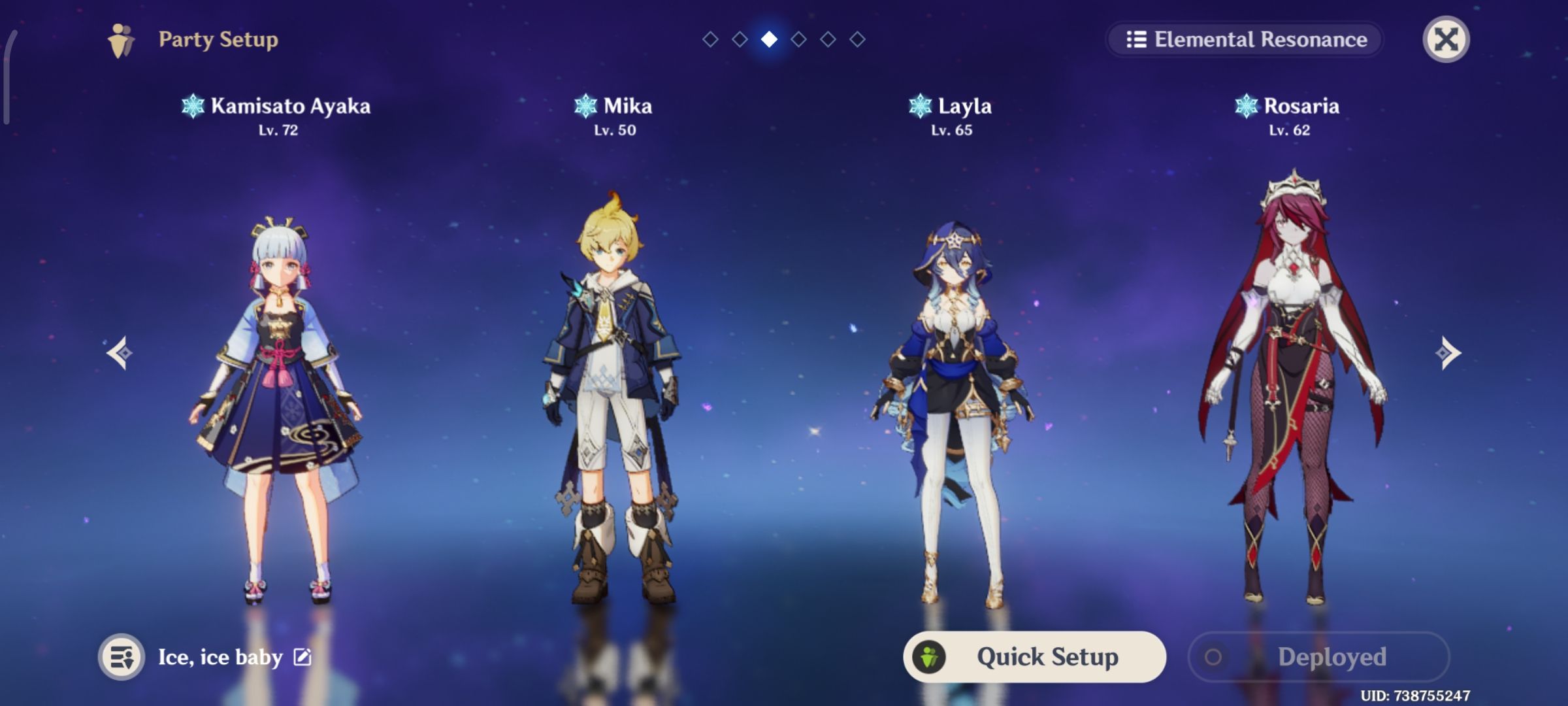Screen dimensions: 1568x706
Task: Select the last page indicator dot
Action: pos(857,39)
